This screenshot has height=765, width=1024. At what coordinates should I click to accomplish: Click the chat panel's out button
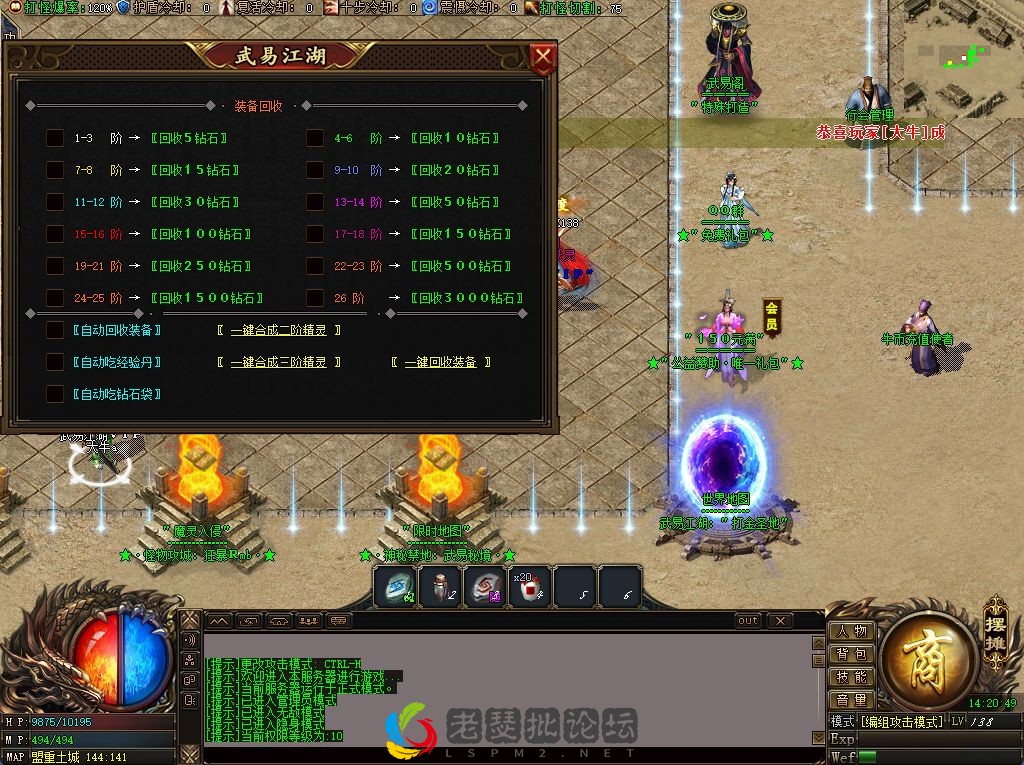[748, 621]
